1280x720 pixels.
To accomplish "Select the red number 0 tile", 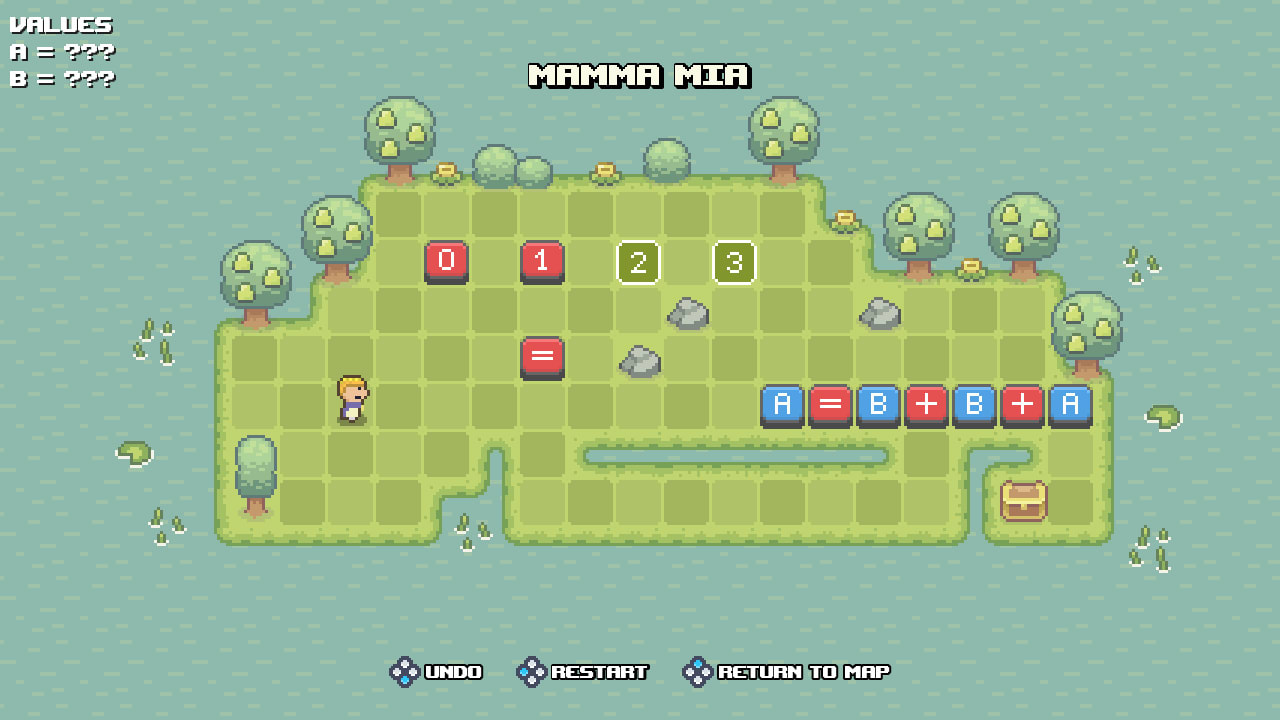I will [x=447, y=263].
